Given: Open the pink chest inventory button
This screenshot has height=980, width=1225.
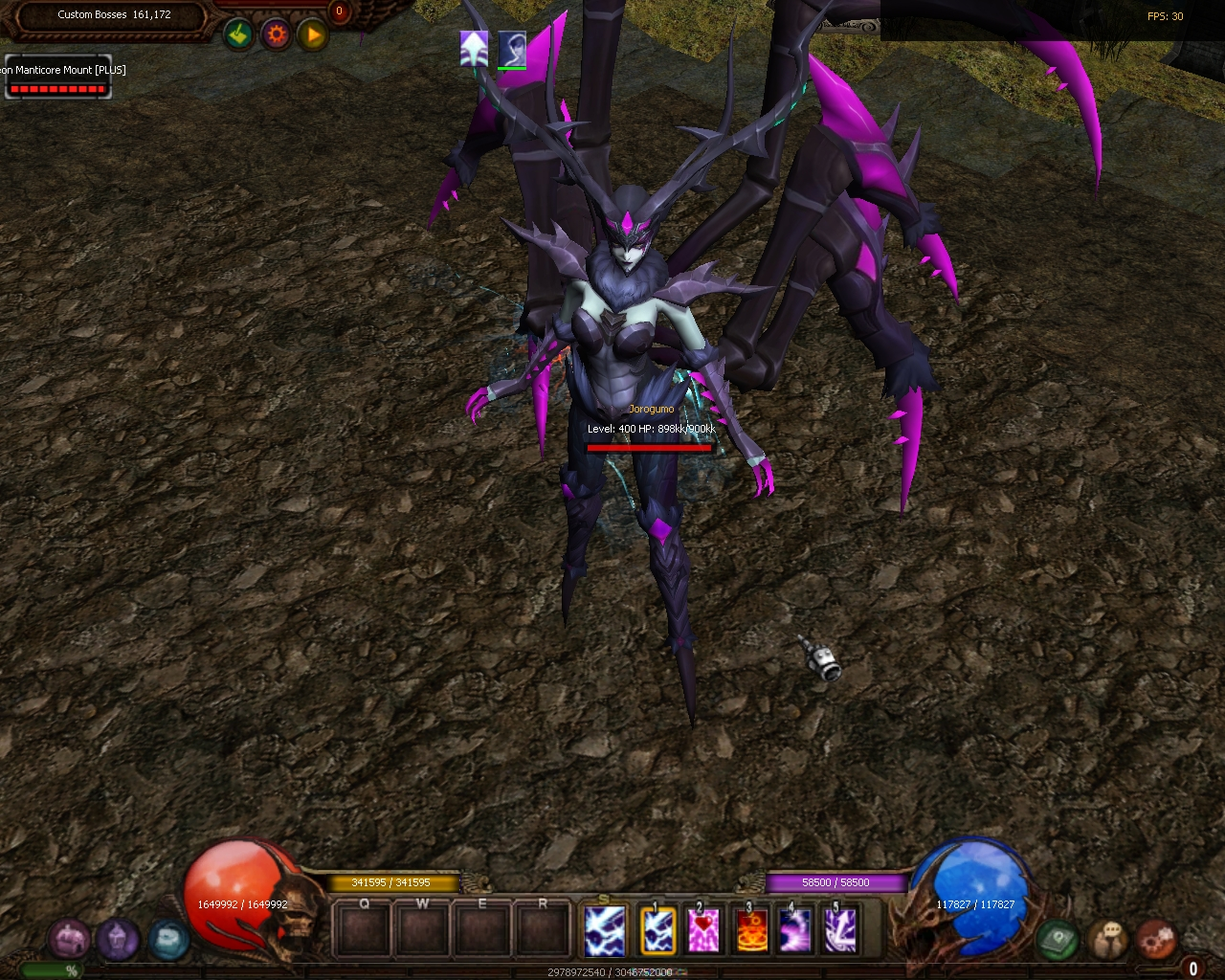Looking at the screenshot, I should (69, 940).
